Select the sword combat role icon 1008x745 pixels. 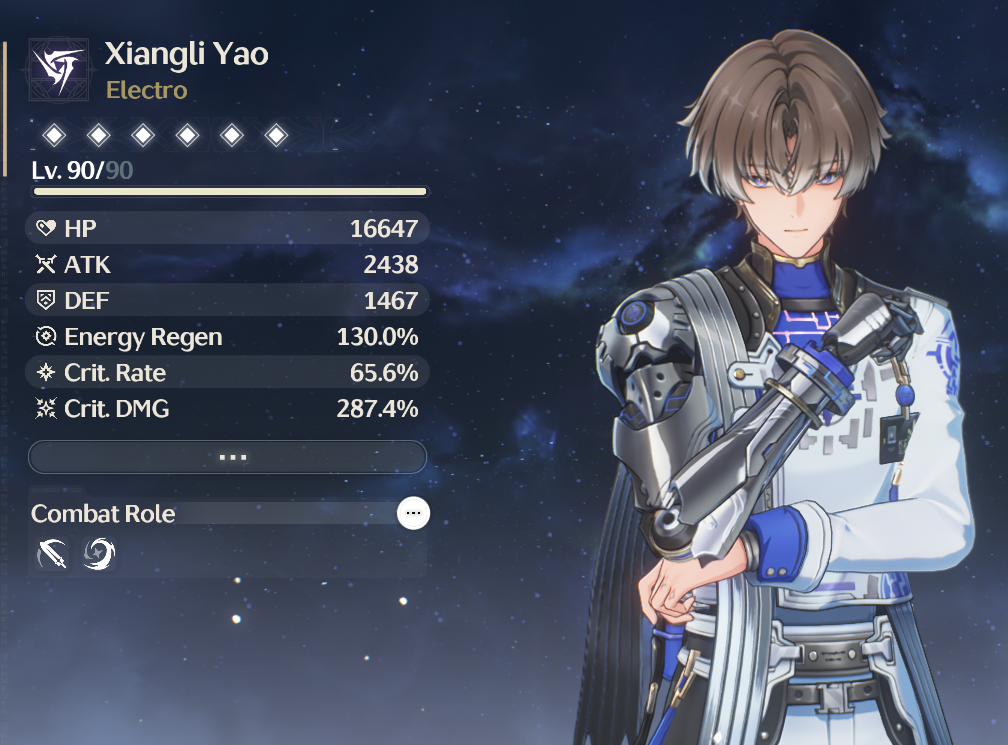click(x=53, y=553)
